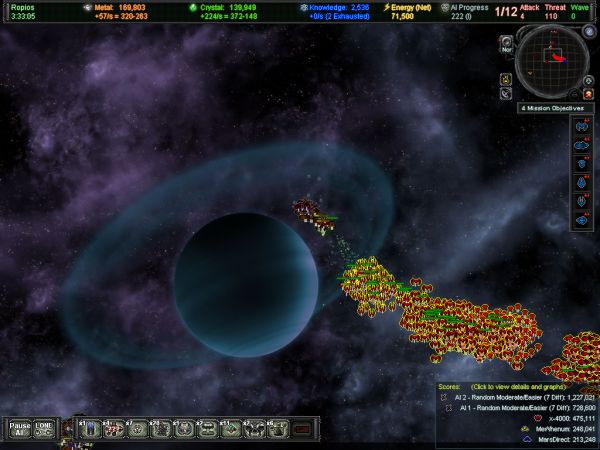Image resolution: width=600 pixels, height=450 pixels.
Task: Click the Nor button beside the minimap
Action: tap(505, 46)
